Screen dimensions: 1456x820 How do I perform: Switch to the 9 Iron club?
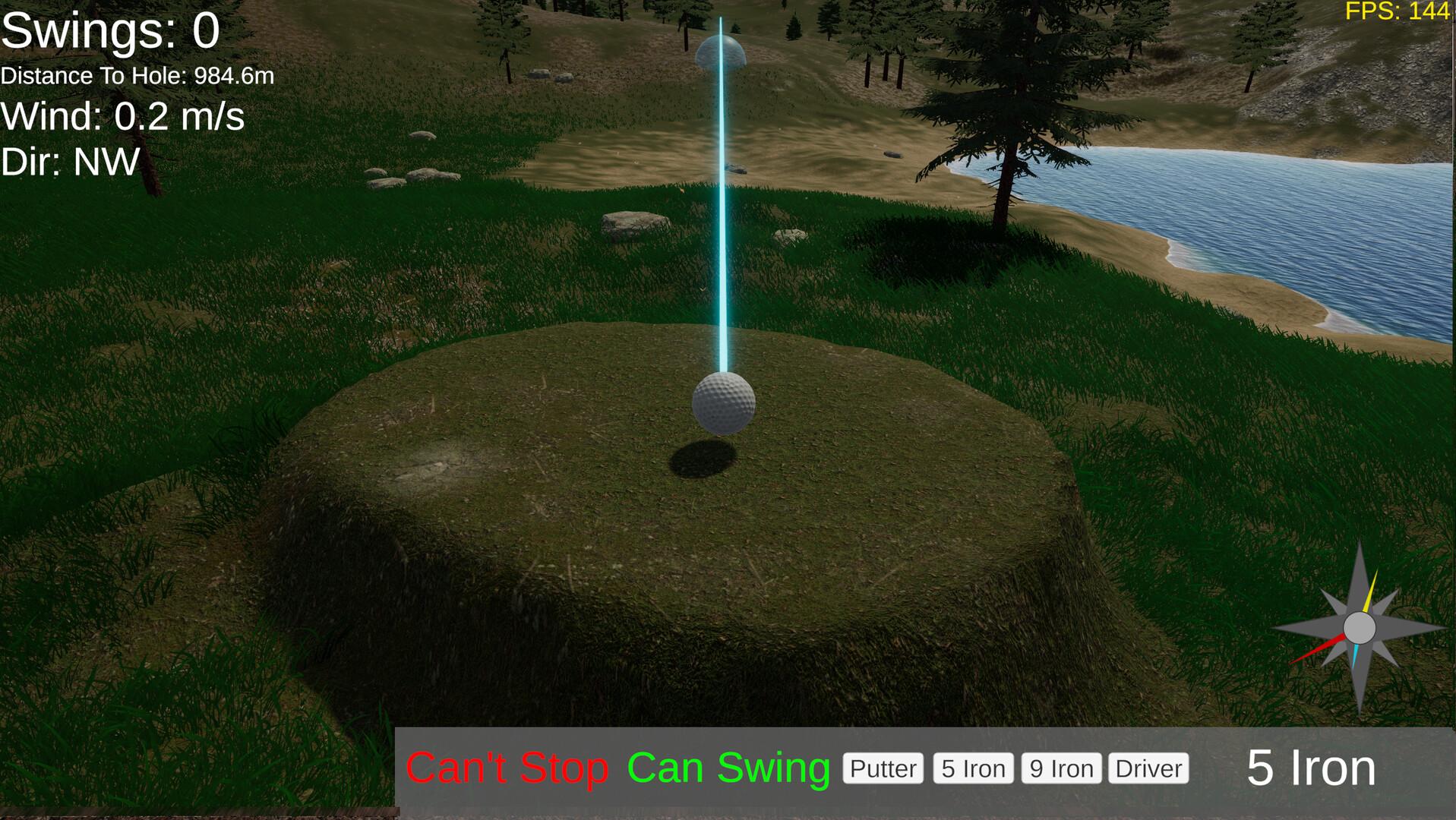pos(1061,768)
